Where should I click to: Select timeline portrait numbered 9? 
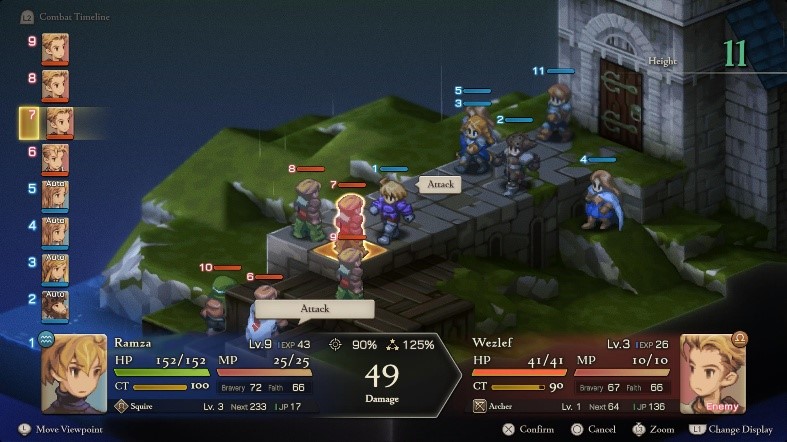point(55,46)
